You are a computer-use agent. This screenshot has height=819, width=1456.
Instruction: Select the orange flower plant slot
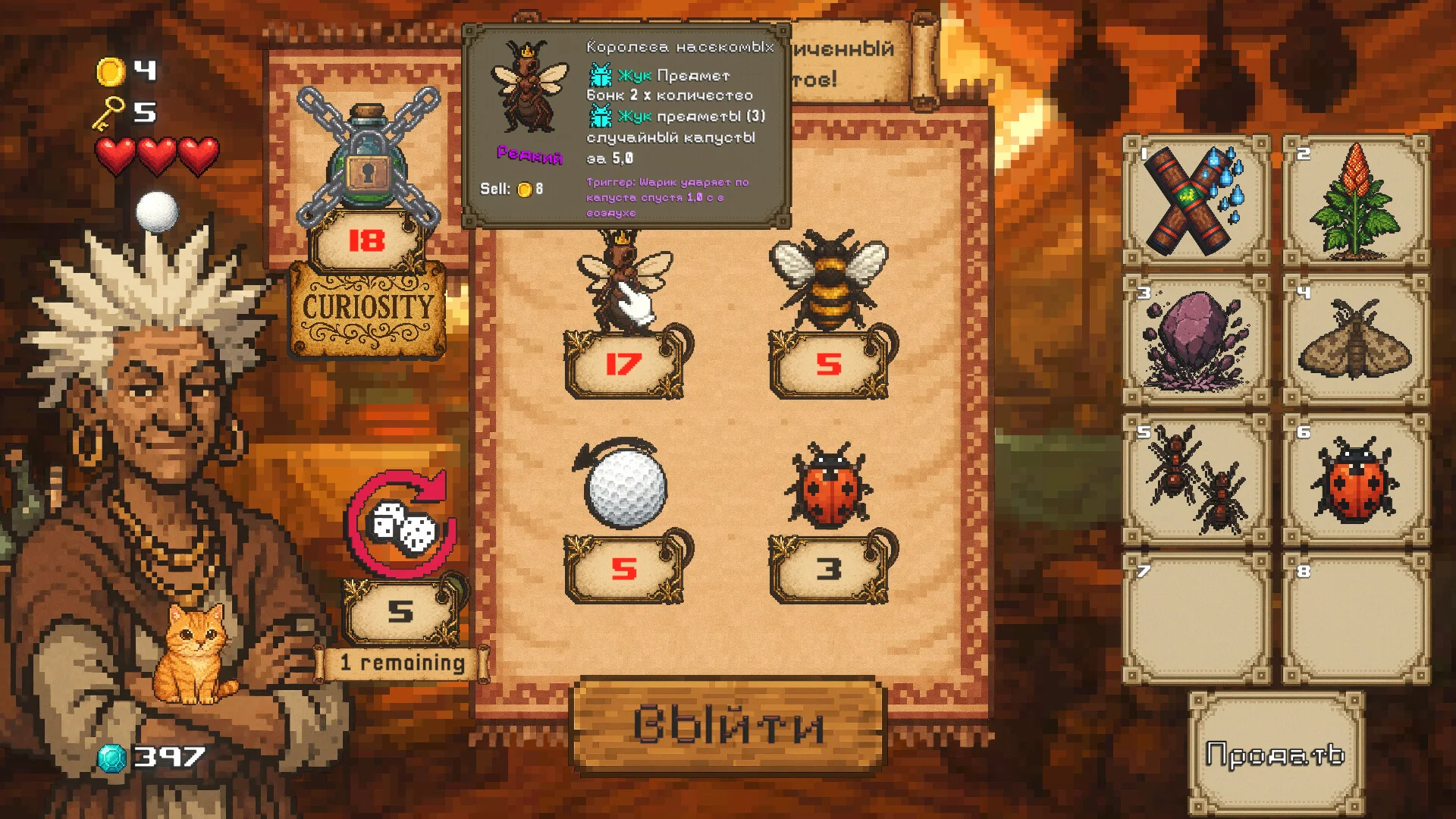(1356, 201)
